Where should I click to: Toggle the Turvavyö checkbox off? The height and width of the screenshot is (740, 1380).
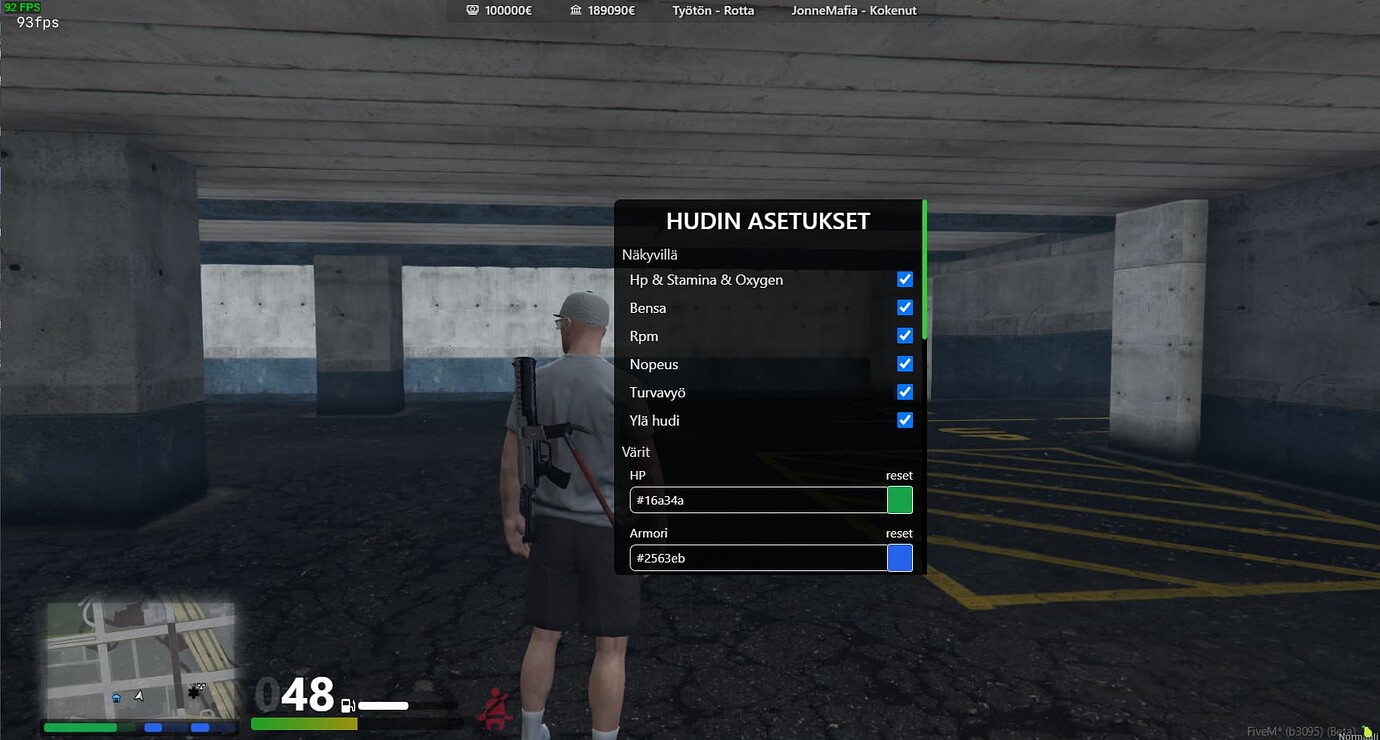click(904, 391)
